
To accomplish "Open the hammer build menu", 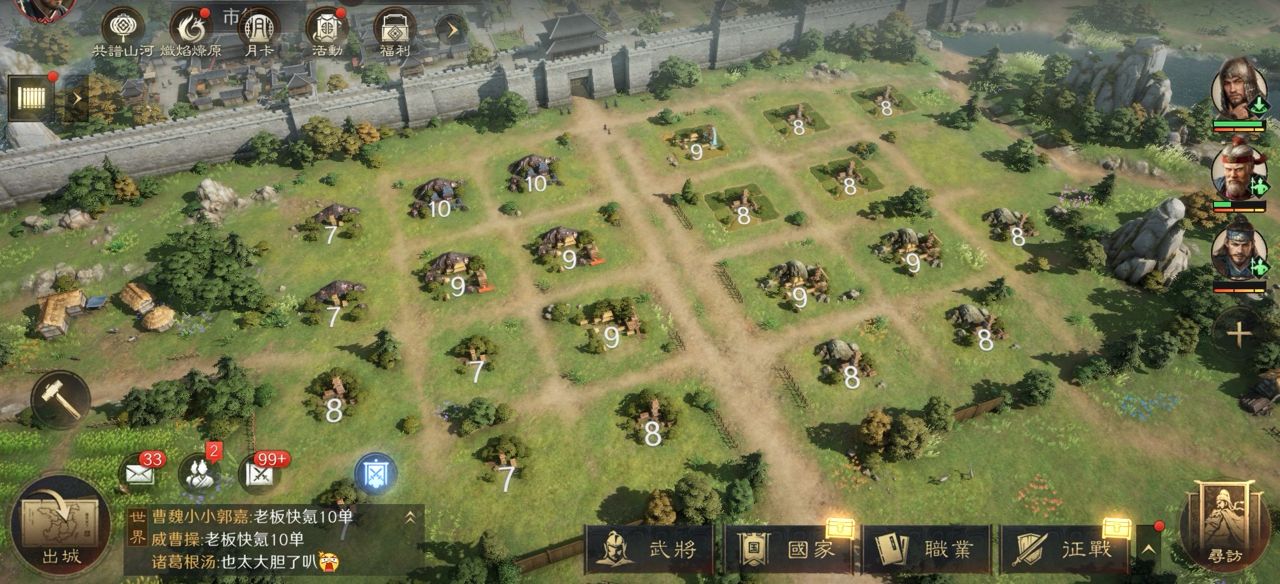I will (60, 400).
